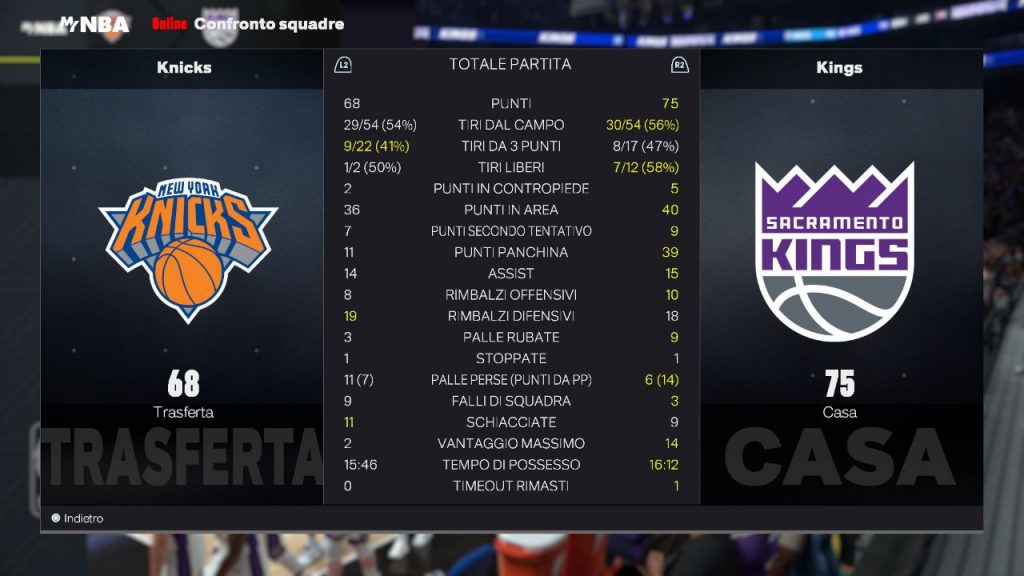The height and width of the screenshot is (576, 1024).
Task: Go back with the Indietro button
Action: click(78, 519)
